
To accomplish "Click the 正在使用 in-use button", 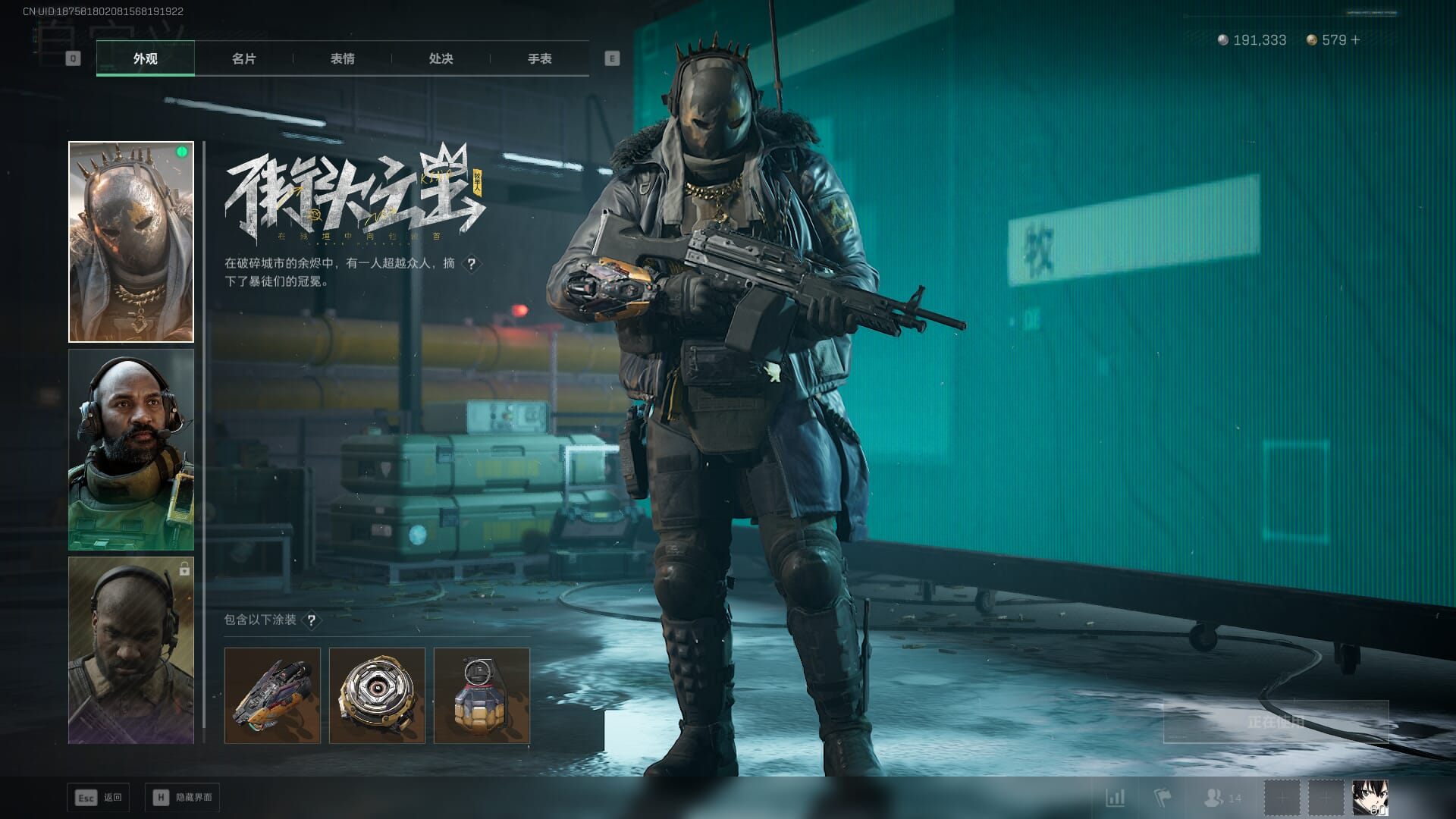I will [1276, 722].
